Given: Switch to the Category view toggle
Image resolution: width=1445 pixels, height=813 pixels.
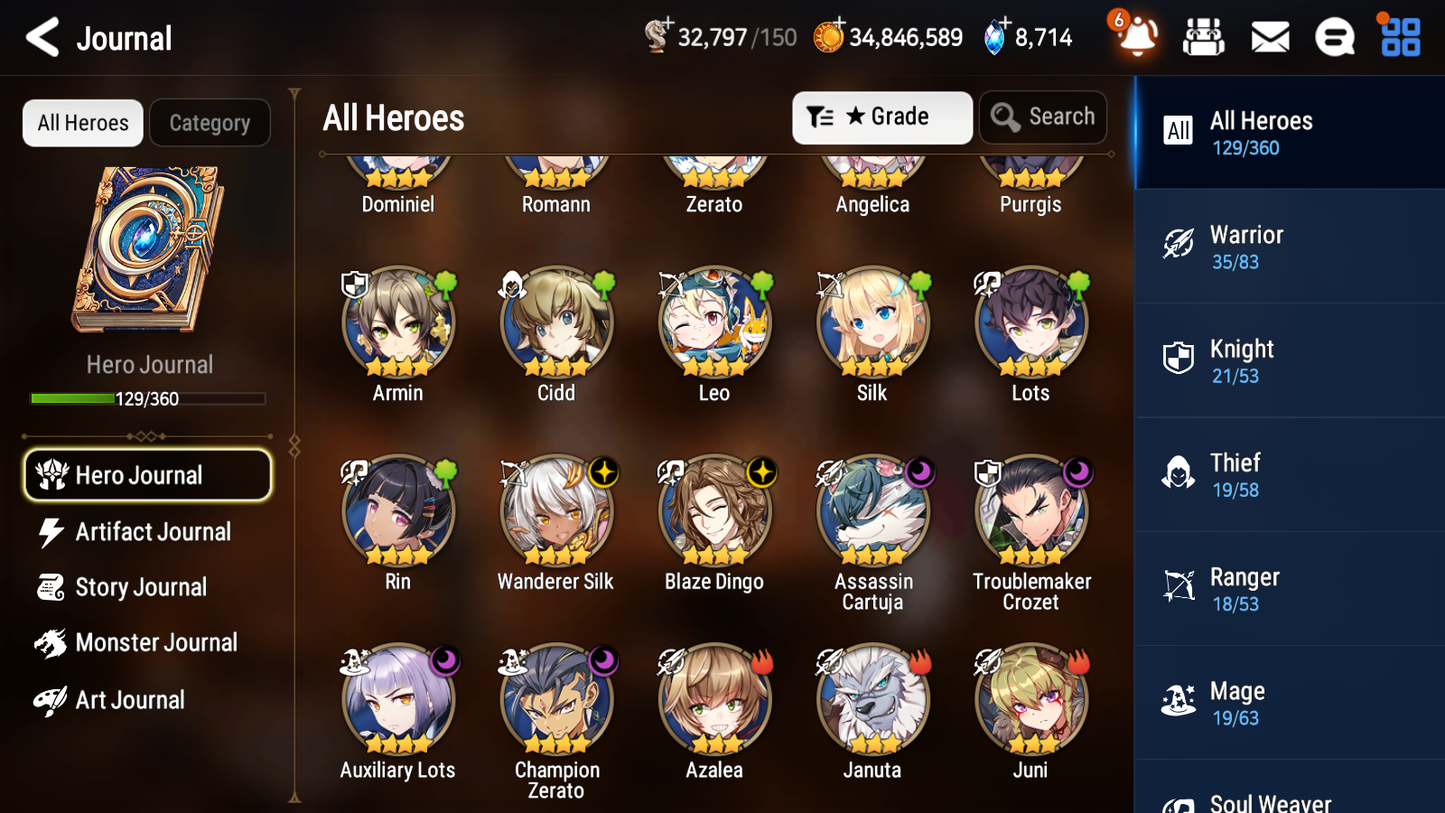Looking at the screenshot, I should tap(209, 122).
